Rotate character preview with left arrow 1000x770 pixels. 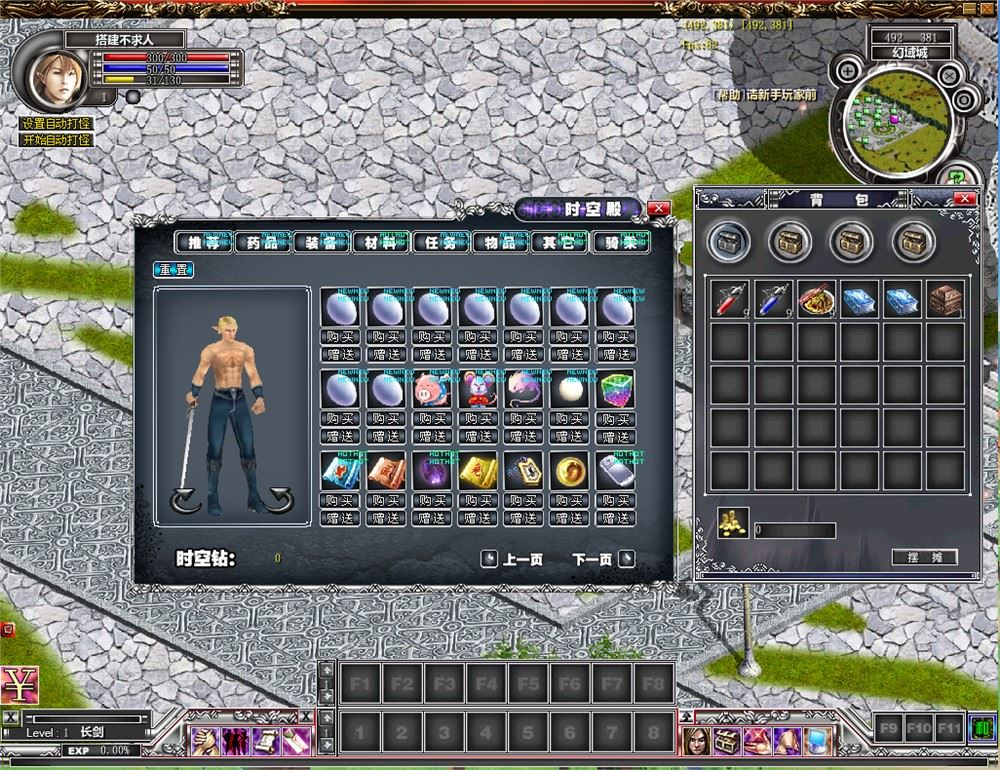coord(186,500)
